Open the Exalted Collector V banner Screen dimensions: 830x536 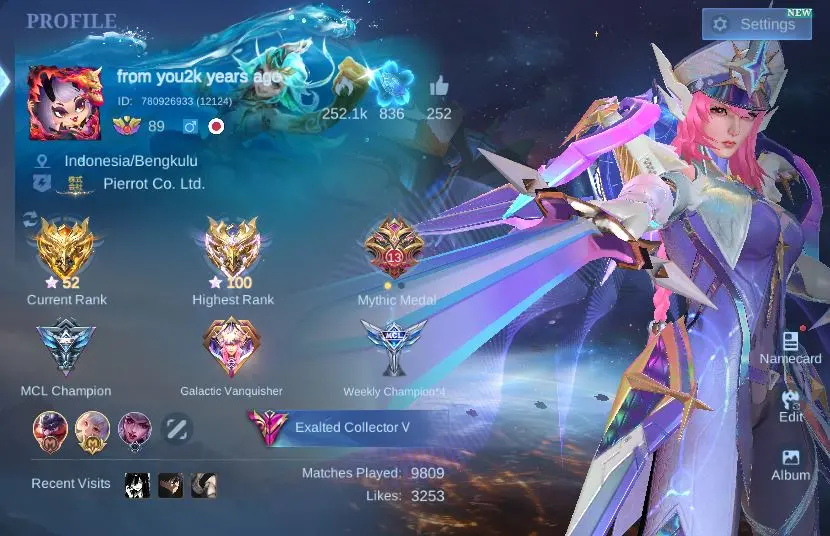coord(345,427)
